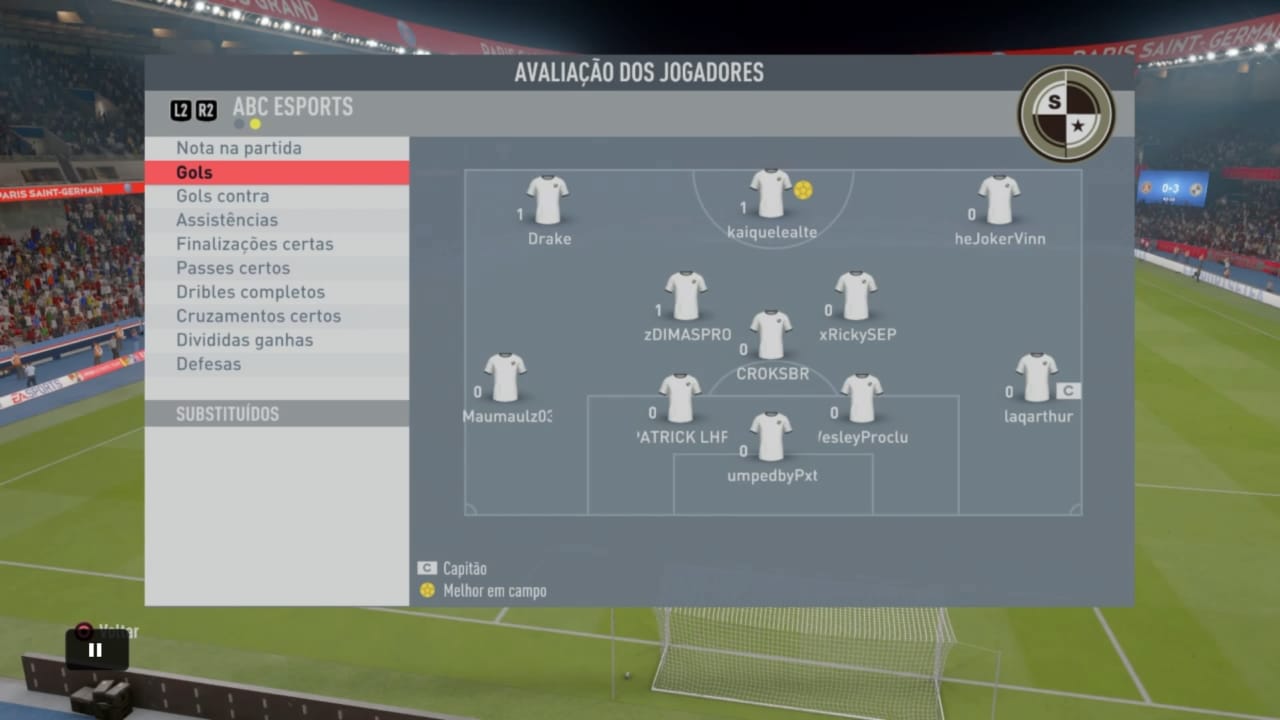Image resolution: width=1280 pixels, height=720 pixels.
Task: Open the Gols contra stat
Action: tap(222, 196)
